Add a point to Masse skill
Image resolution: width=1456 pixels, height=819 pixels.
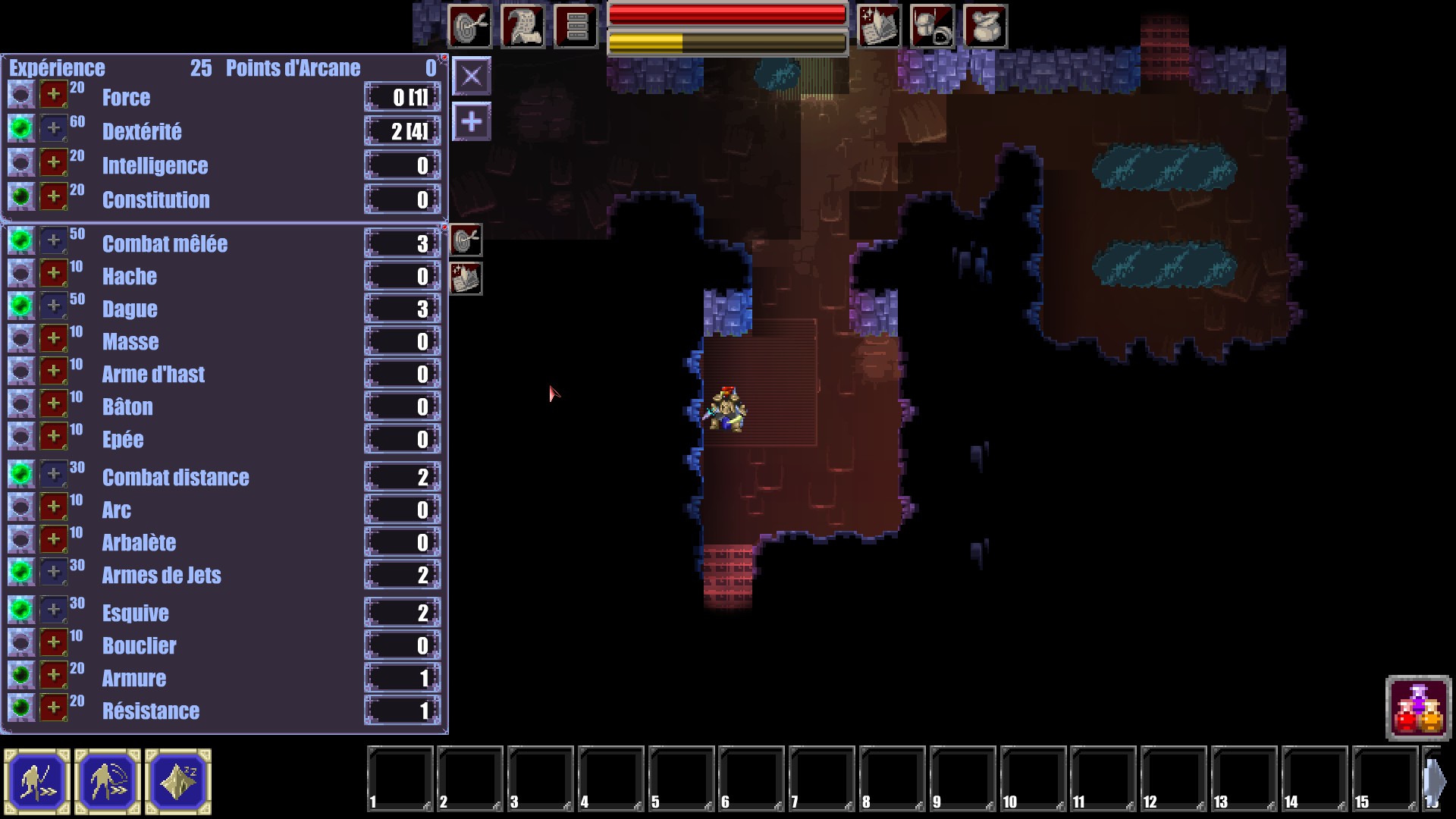(53, 339)
